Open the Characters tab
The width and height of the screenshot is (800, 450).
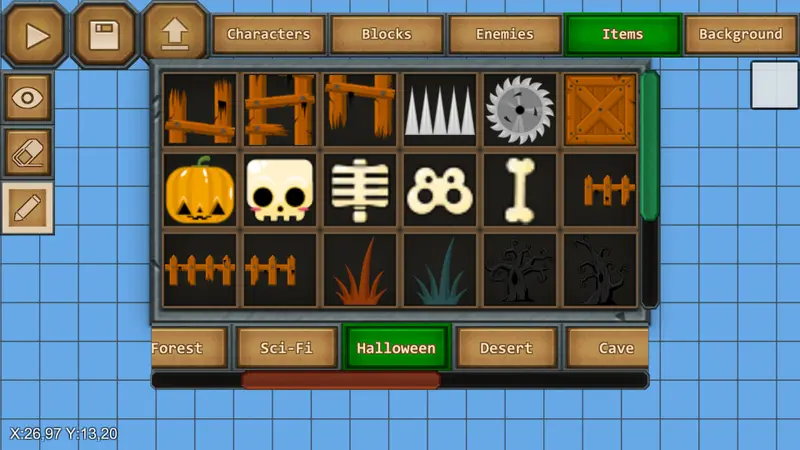[x=268, y=35]
